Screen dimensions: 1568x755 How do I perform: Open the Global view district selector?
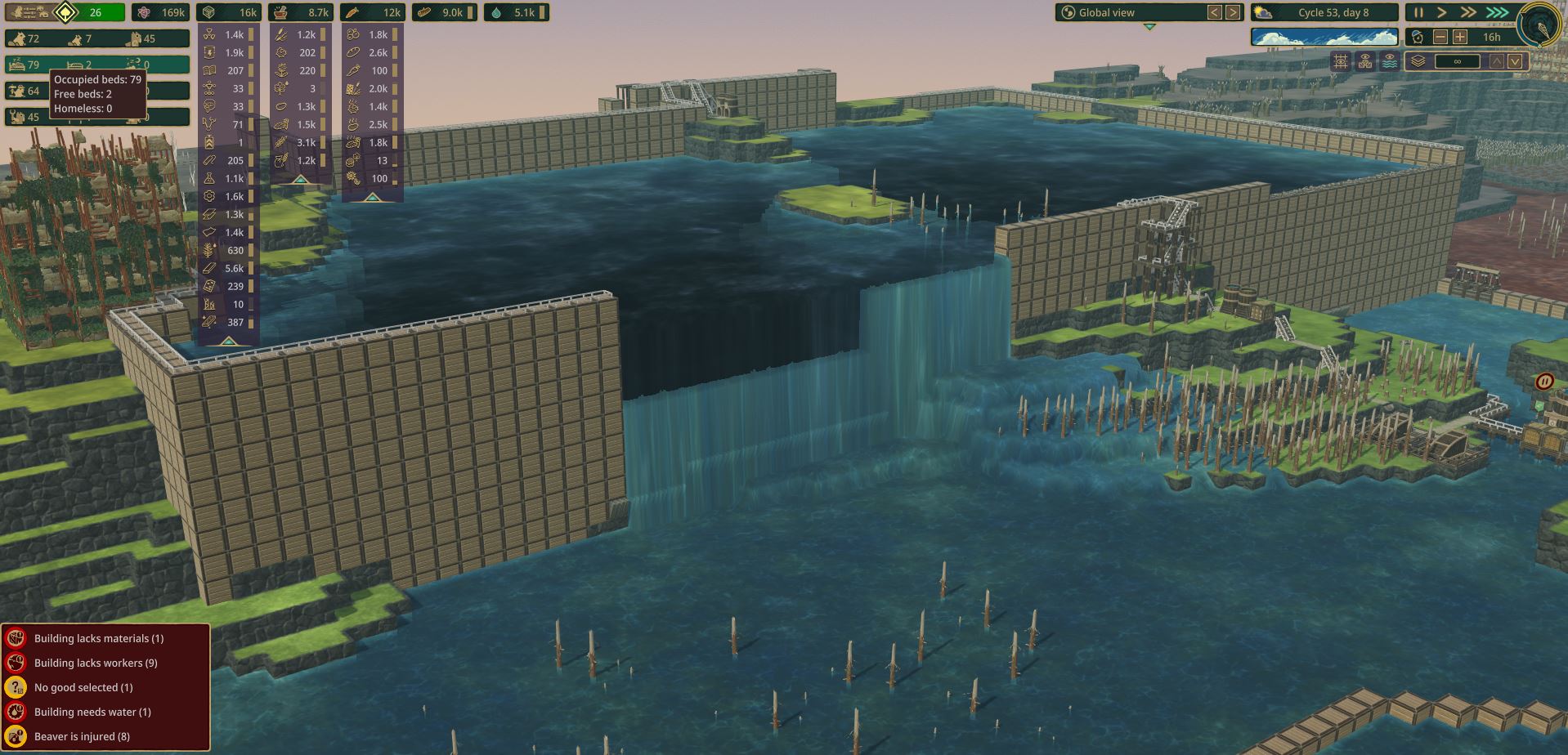coord(1108,12)
